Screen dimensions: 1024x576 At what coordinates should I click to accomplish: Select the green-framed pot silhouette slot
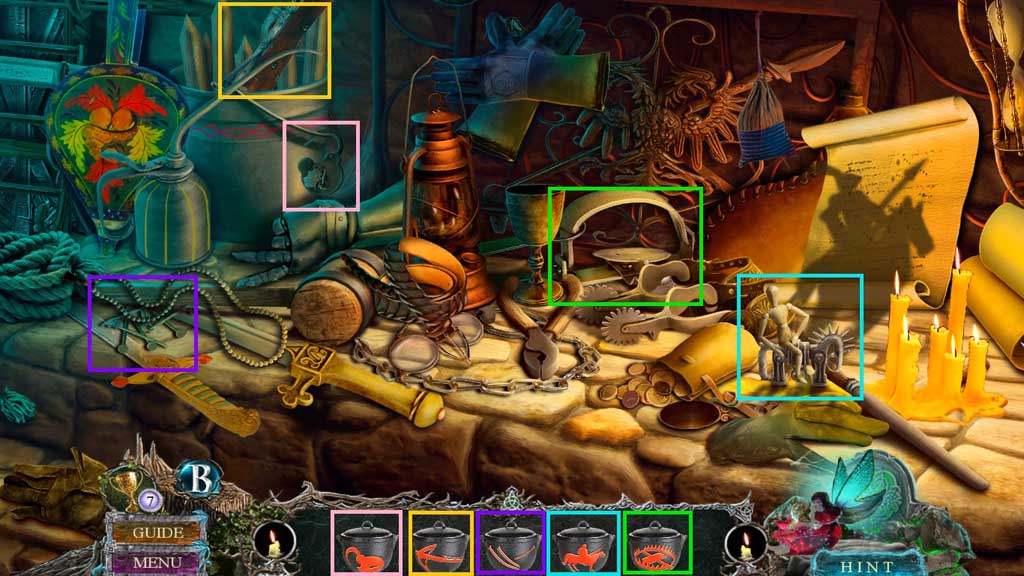(657, 543)
